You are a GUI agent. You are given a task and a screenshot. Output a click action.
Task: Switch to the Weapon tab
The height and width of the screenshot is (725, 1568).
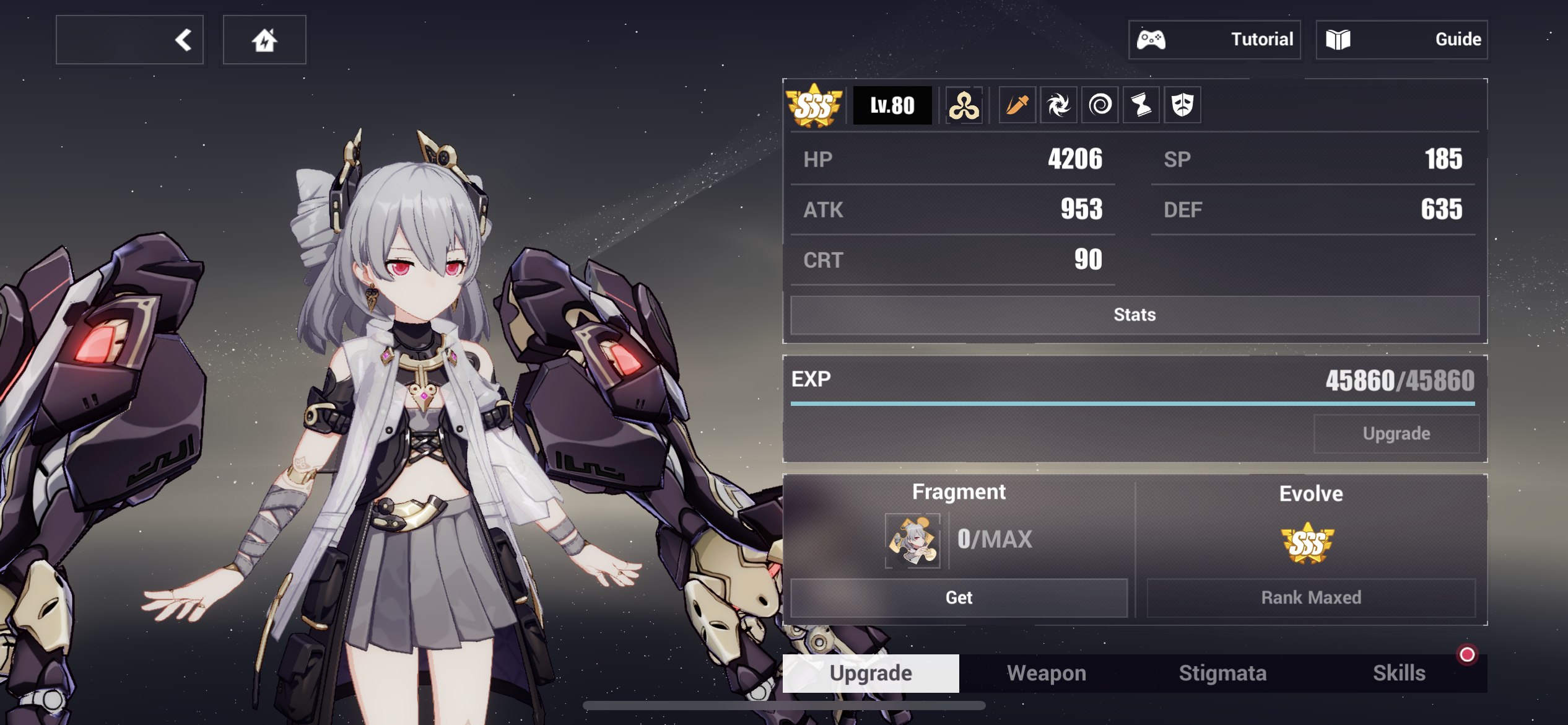(x=1046, y=672)
